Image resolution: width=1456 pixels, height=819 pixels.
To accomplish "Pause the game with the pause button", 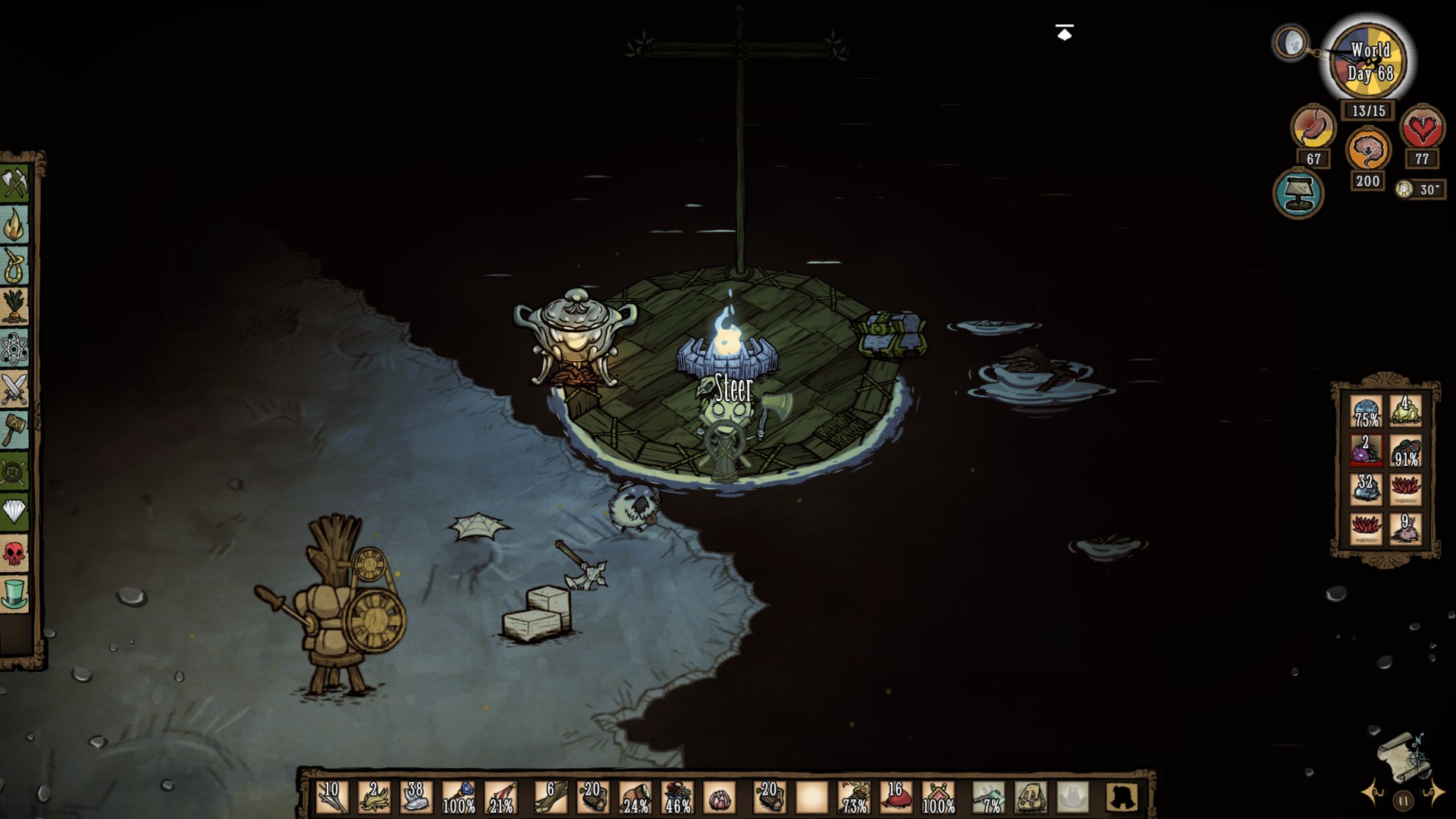I will [1403, 800].
